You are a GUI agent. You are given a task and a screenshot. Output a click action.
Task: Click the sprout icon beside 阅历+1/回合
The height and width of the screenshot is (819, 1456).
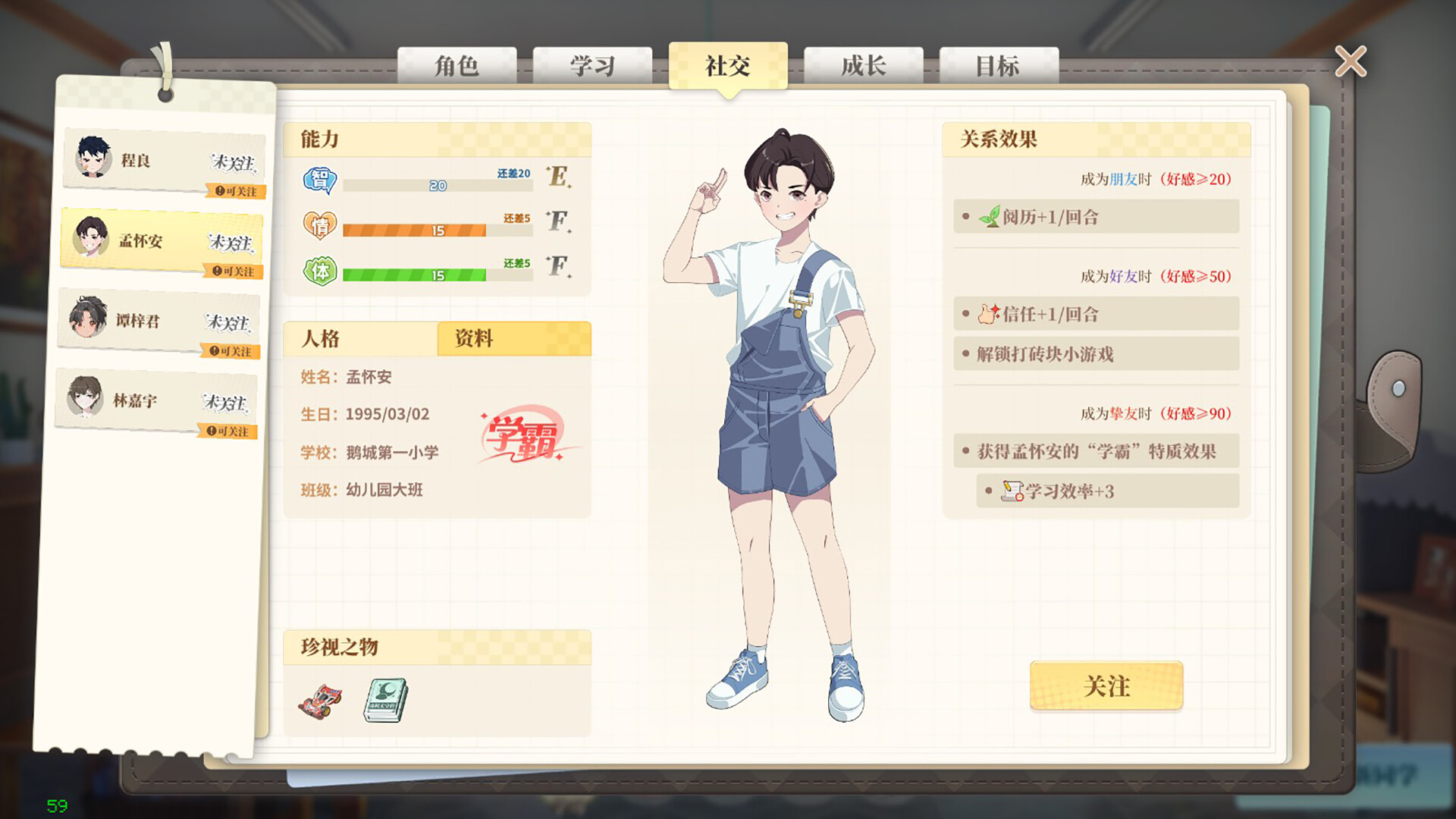991,217
